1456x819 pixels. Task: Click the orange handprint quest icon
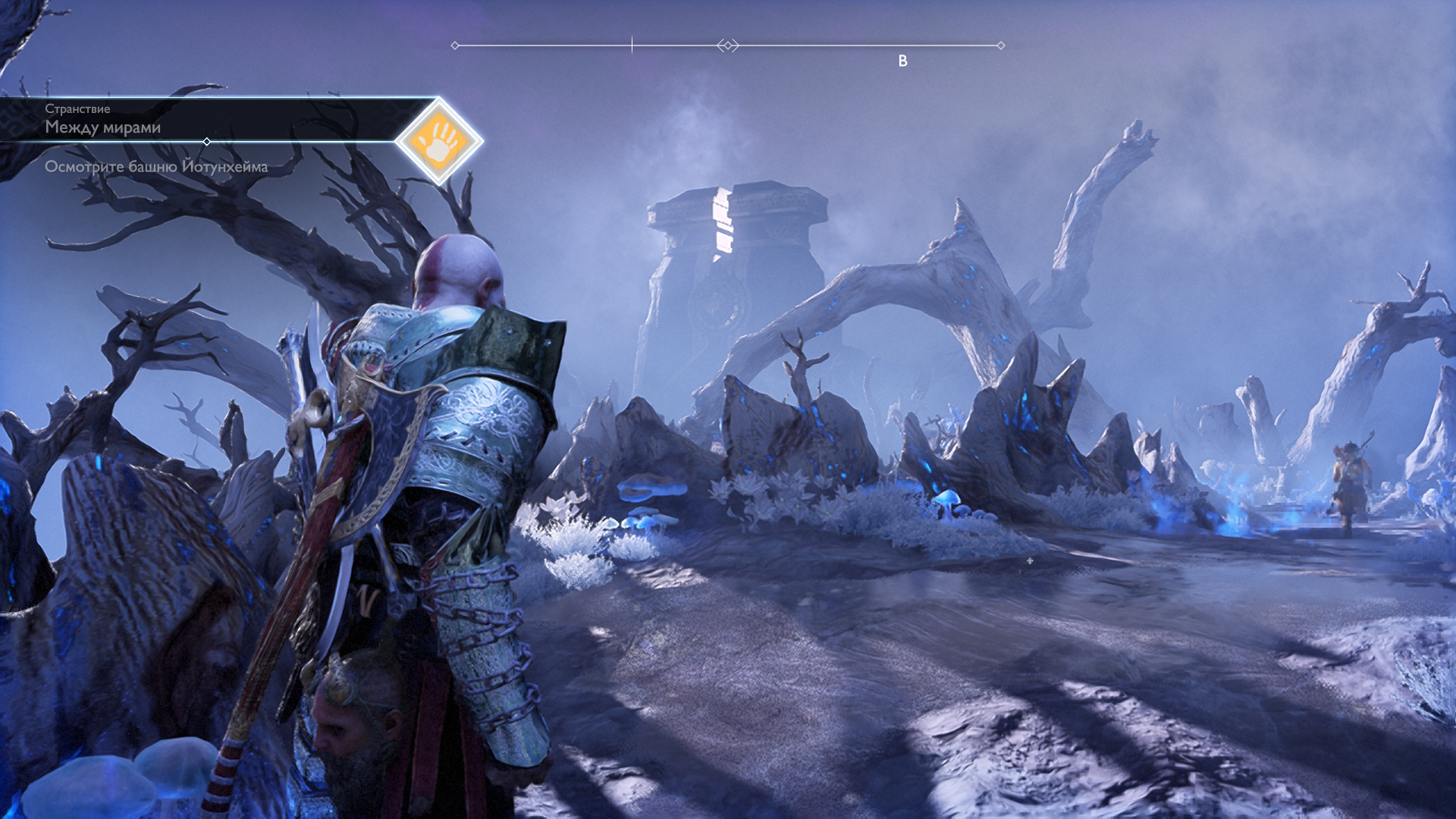[x=439, y=141]
